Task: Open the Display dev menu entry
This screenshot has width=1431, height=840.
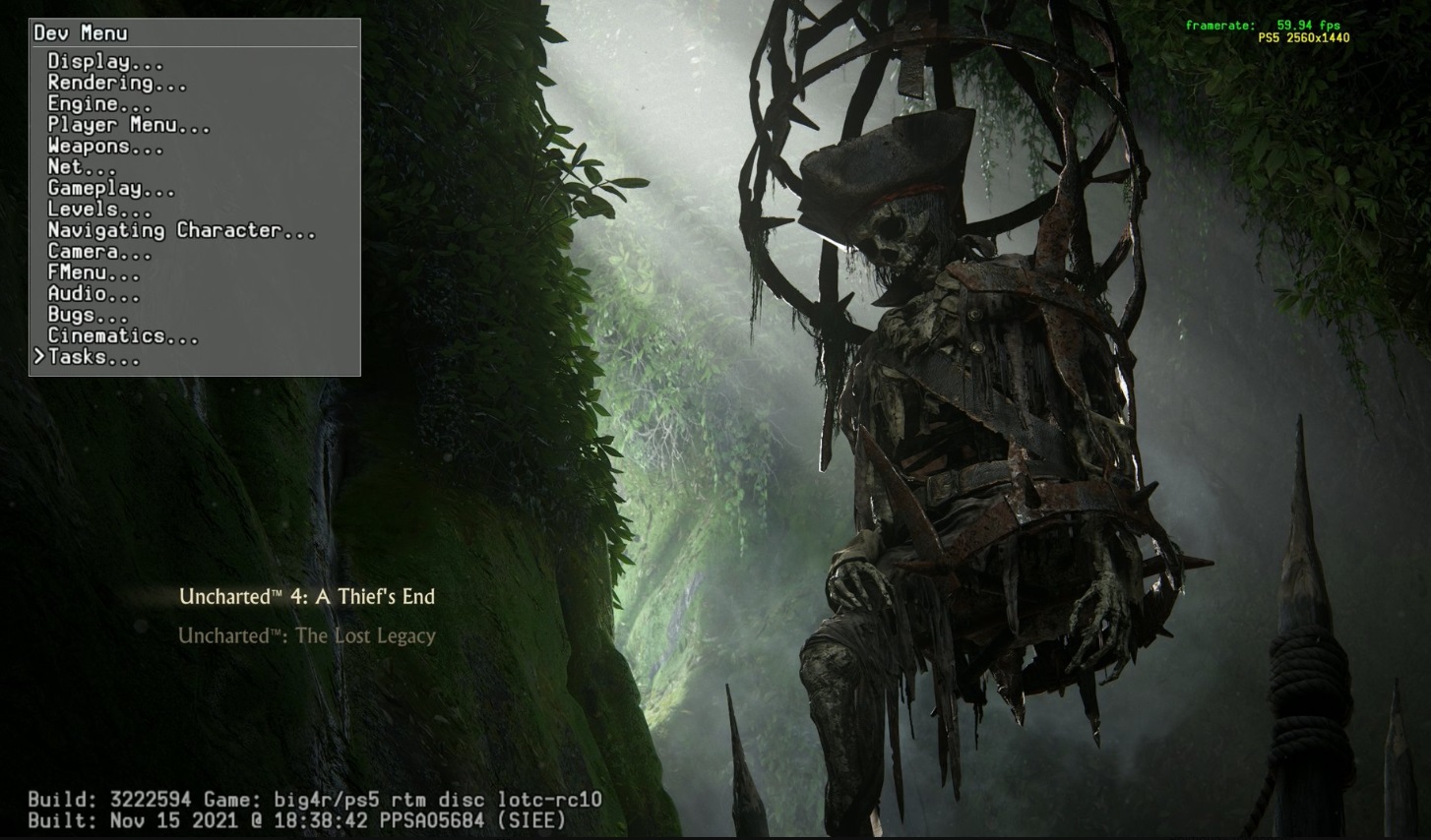Action: click(x=105, y=62)
